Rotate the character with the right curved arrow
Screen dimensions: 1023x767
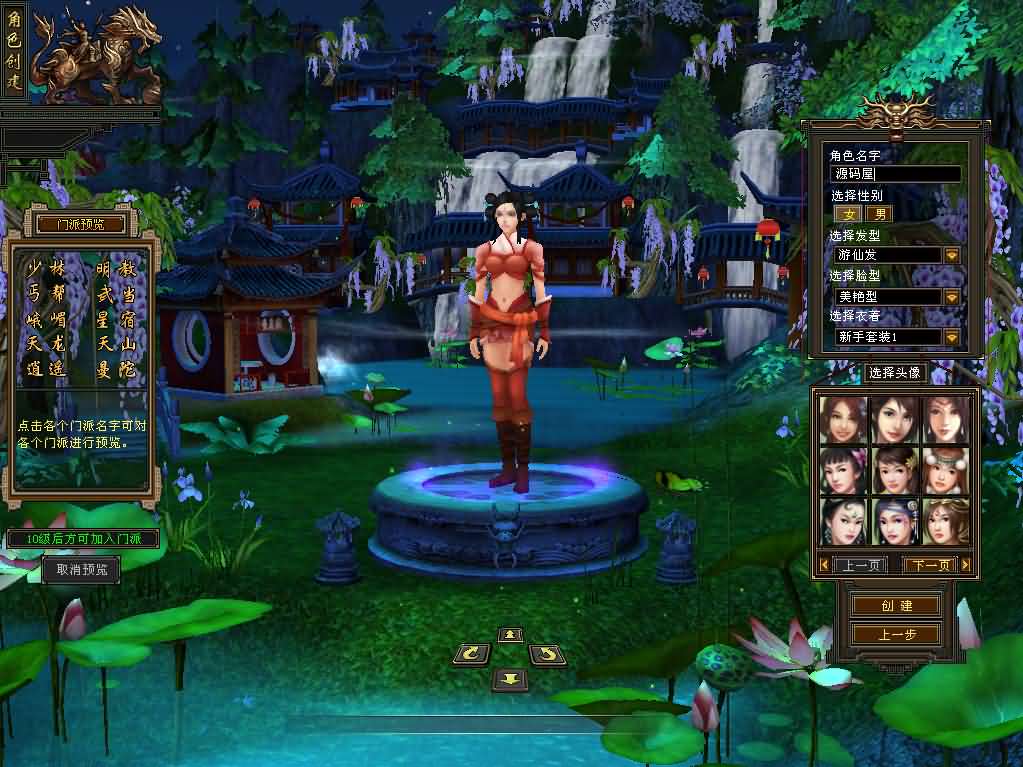pos(547,655)
